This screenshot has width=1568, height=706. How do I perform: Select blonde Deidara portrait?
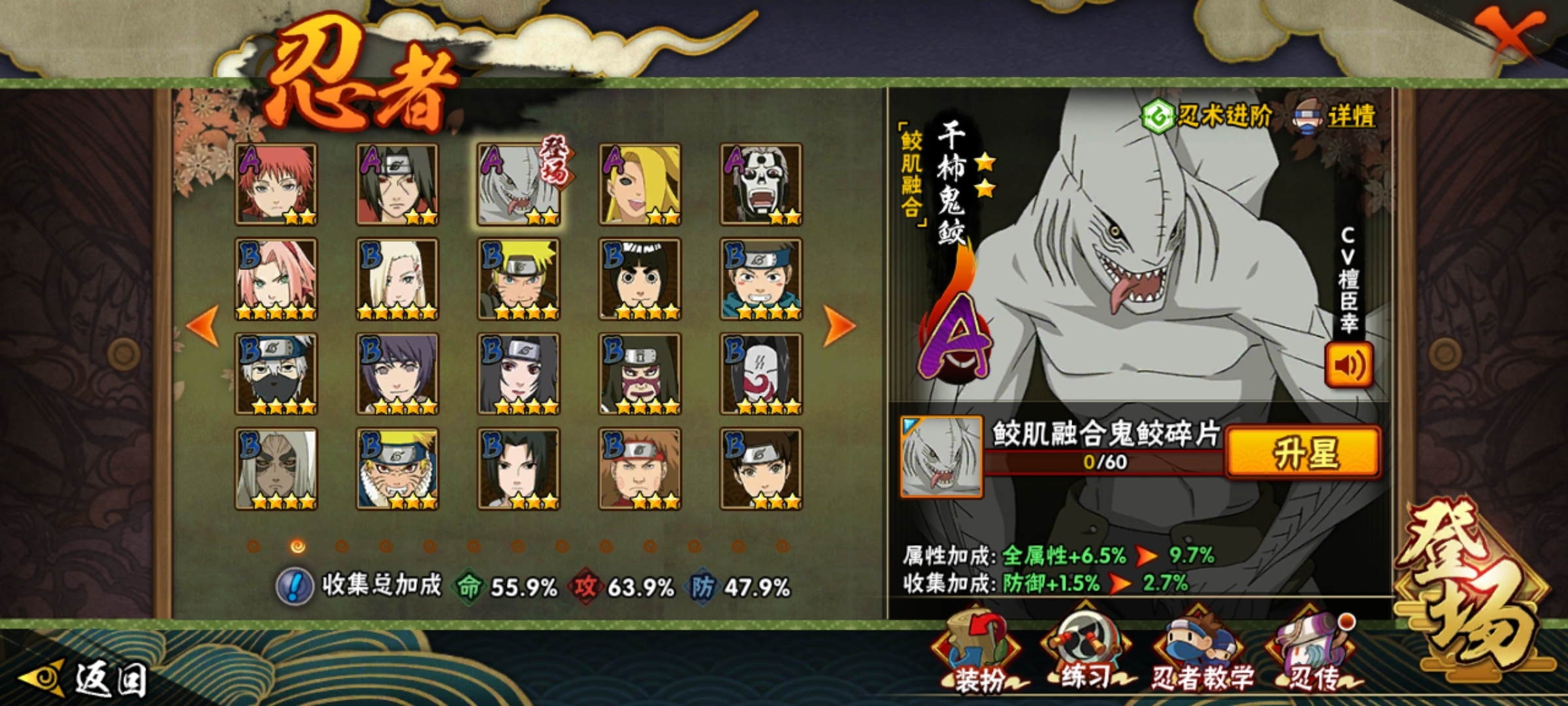click(x=640, y=184)
